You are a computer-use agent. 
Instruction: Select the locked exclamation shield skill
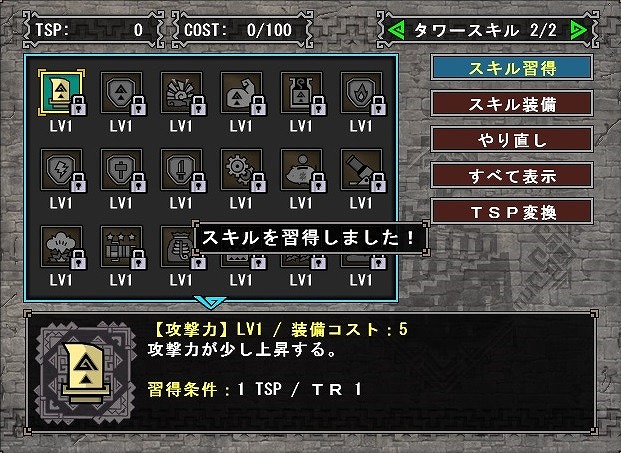pyautogui.click(x=181, y=169)
